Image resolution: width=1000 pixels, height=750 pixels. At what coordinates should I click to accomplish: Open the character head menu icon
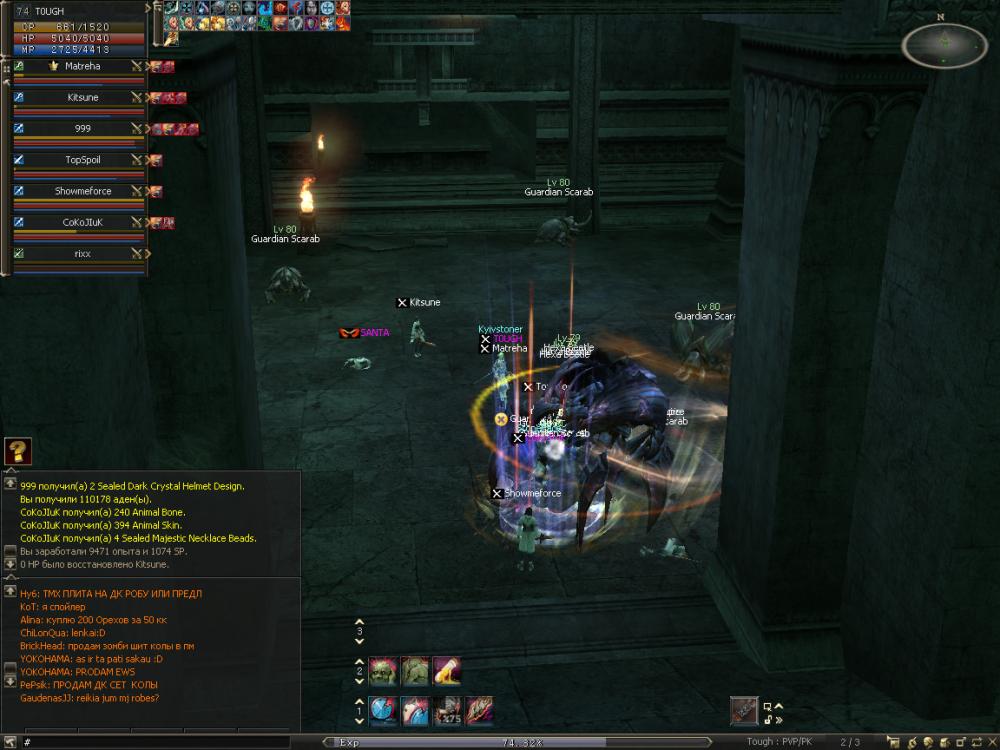click(930, 742)
